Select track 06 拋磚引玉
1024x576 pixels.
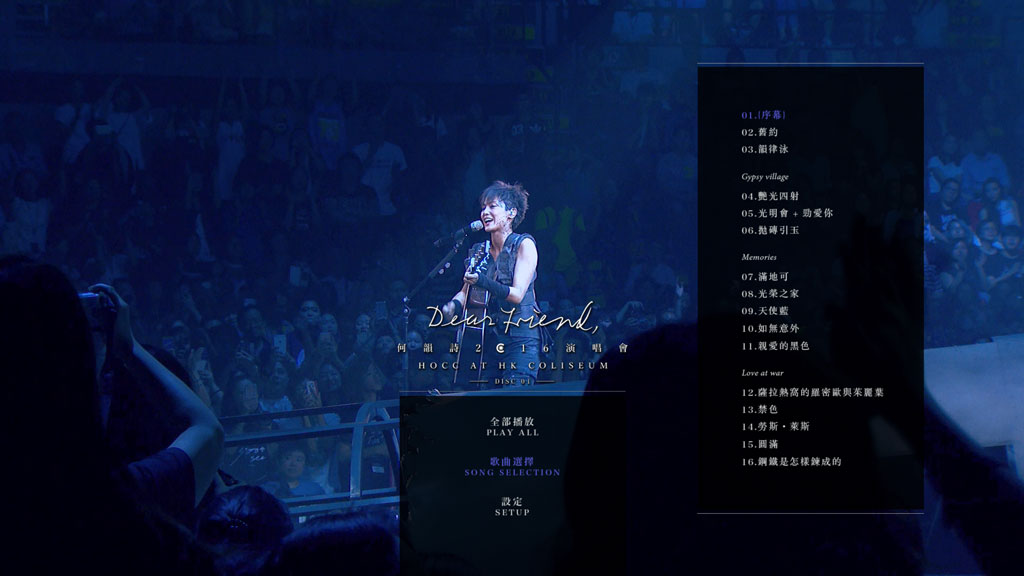click(x=770, y=230)
